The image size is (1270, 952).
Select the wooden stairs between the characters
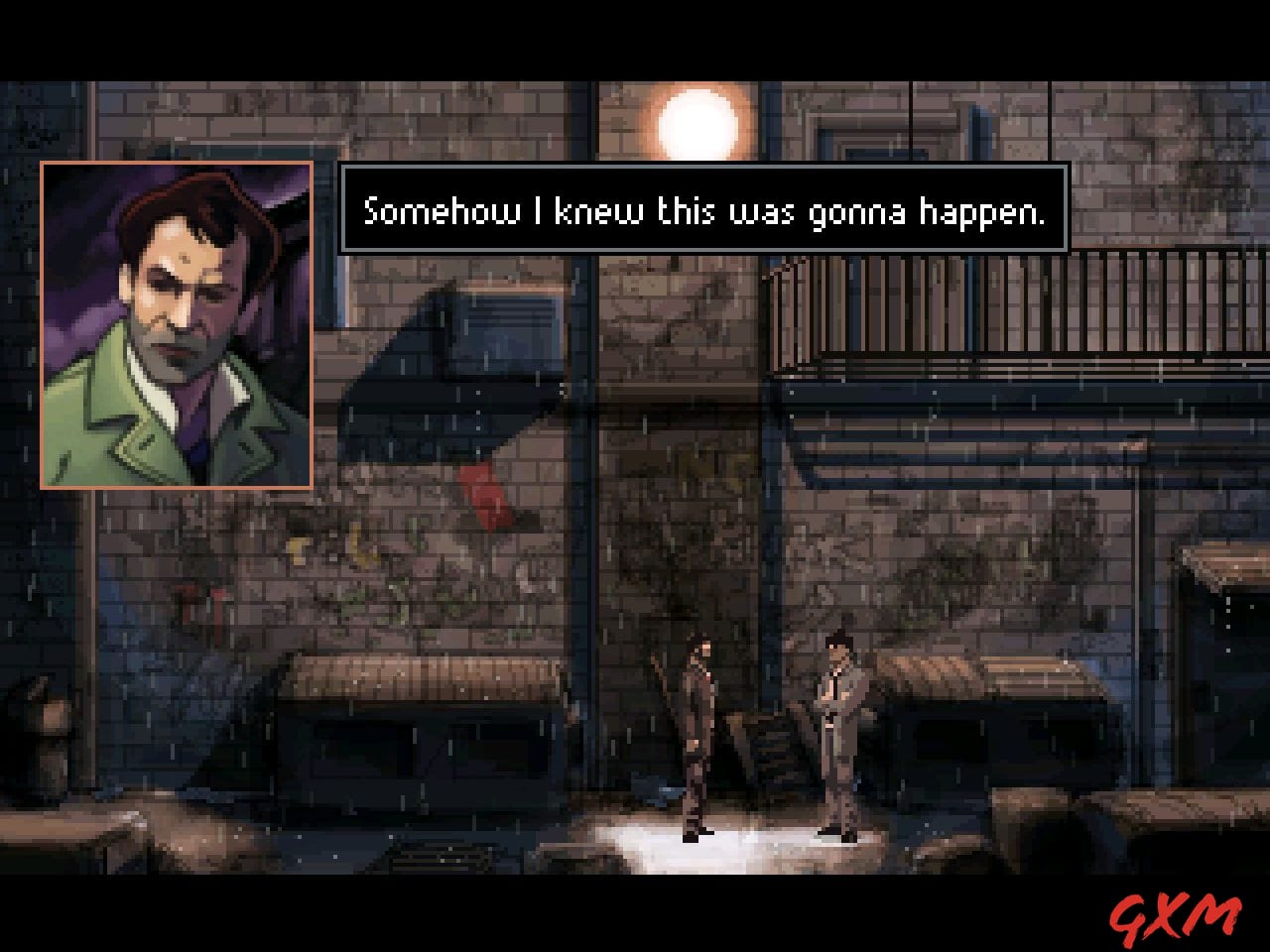[774, 744]
